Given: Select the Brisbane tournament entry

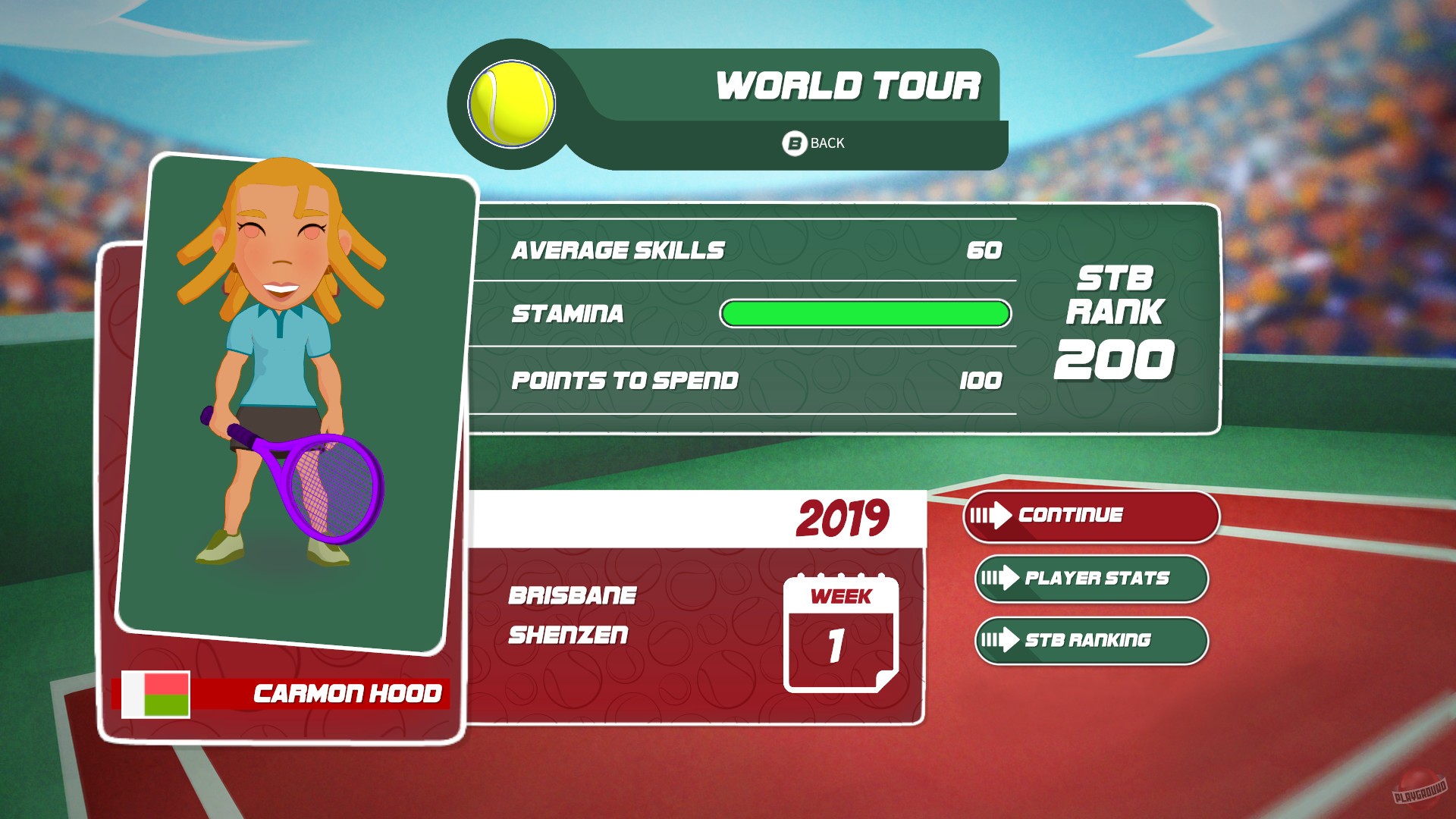Looking at the screenshot, I should (571, 596).
